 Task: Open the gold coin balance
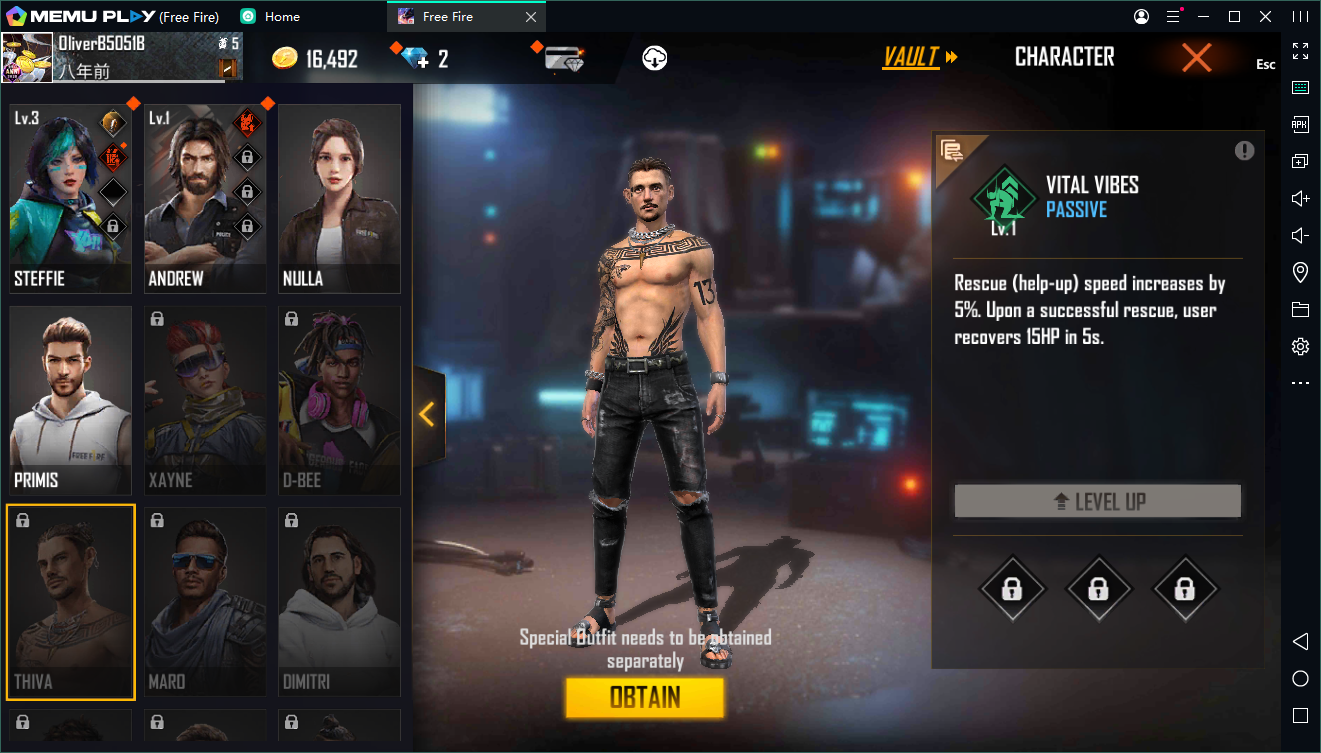click(314, 58)
